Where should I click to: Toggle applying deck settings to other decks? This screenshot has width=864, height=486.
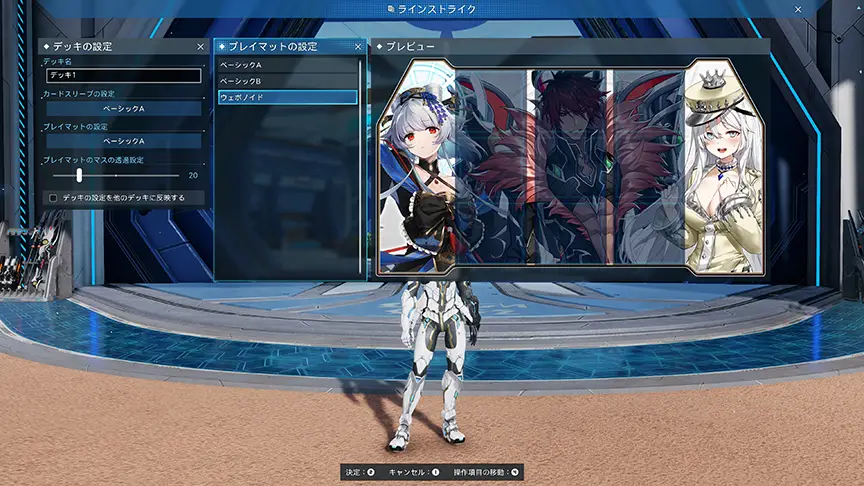point(53,198)
